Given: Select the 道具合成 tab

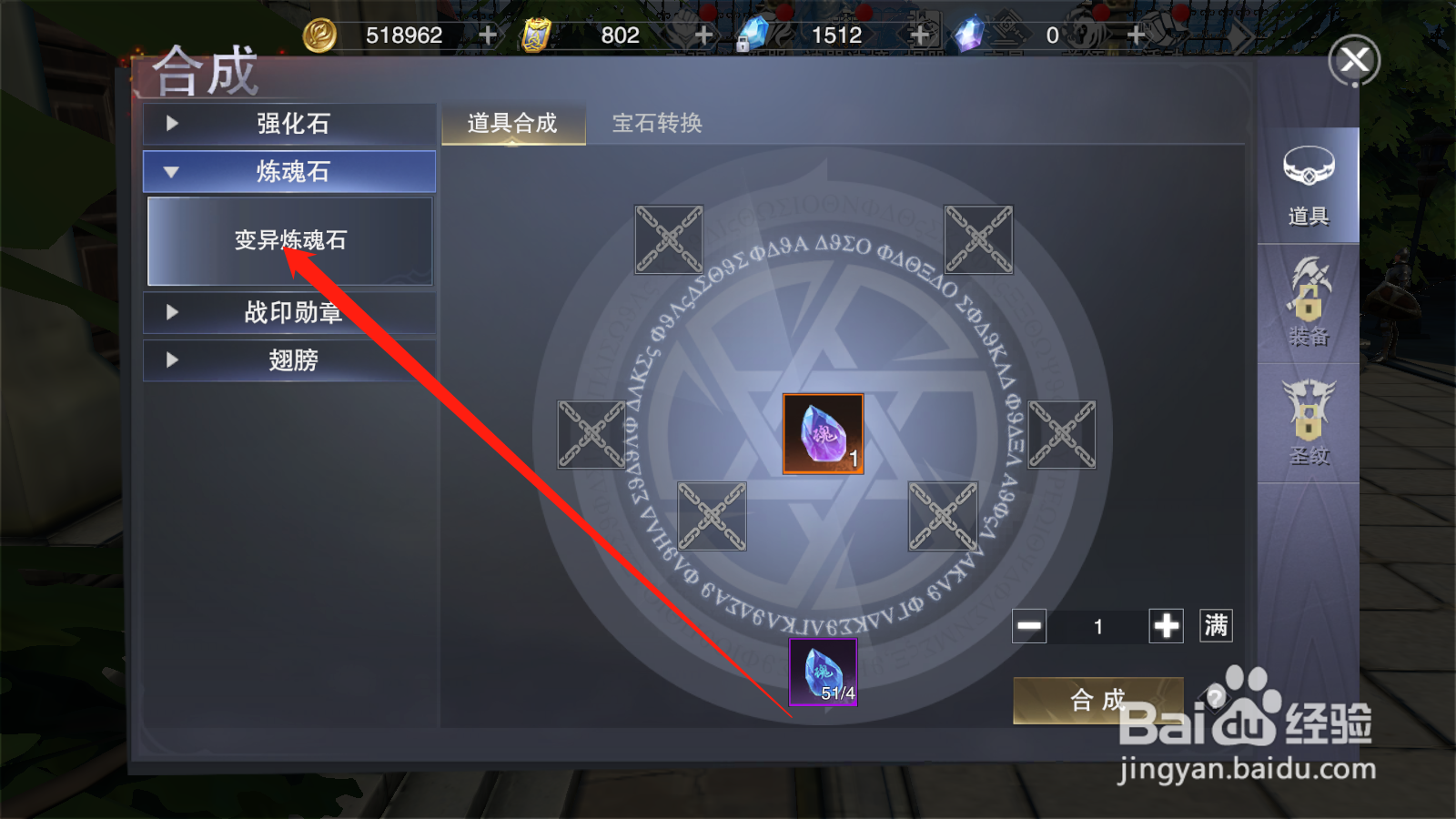Looking at the screenshot, I should (512, 123).
